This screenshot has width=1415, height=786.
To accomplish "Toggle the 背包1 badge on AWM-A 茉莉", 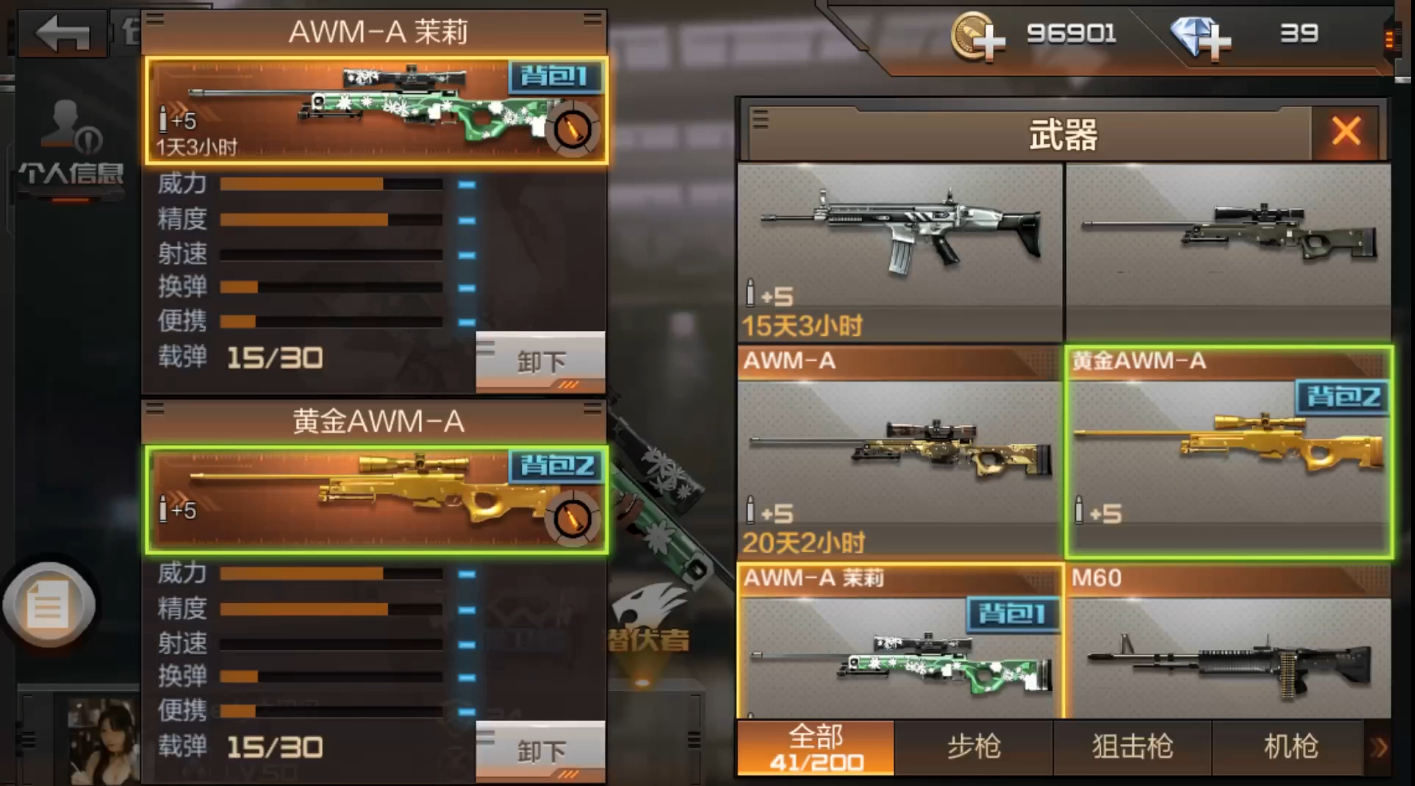I will [555, 77].
